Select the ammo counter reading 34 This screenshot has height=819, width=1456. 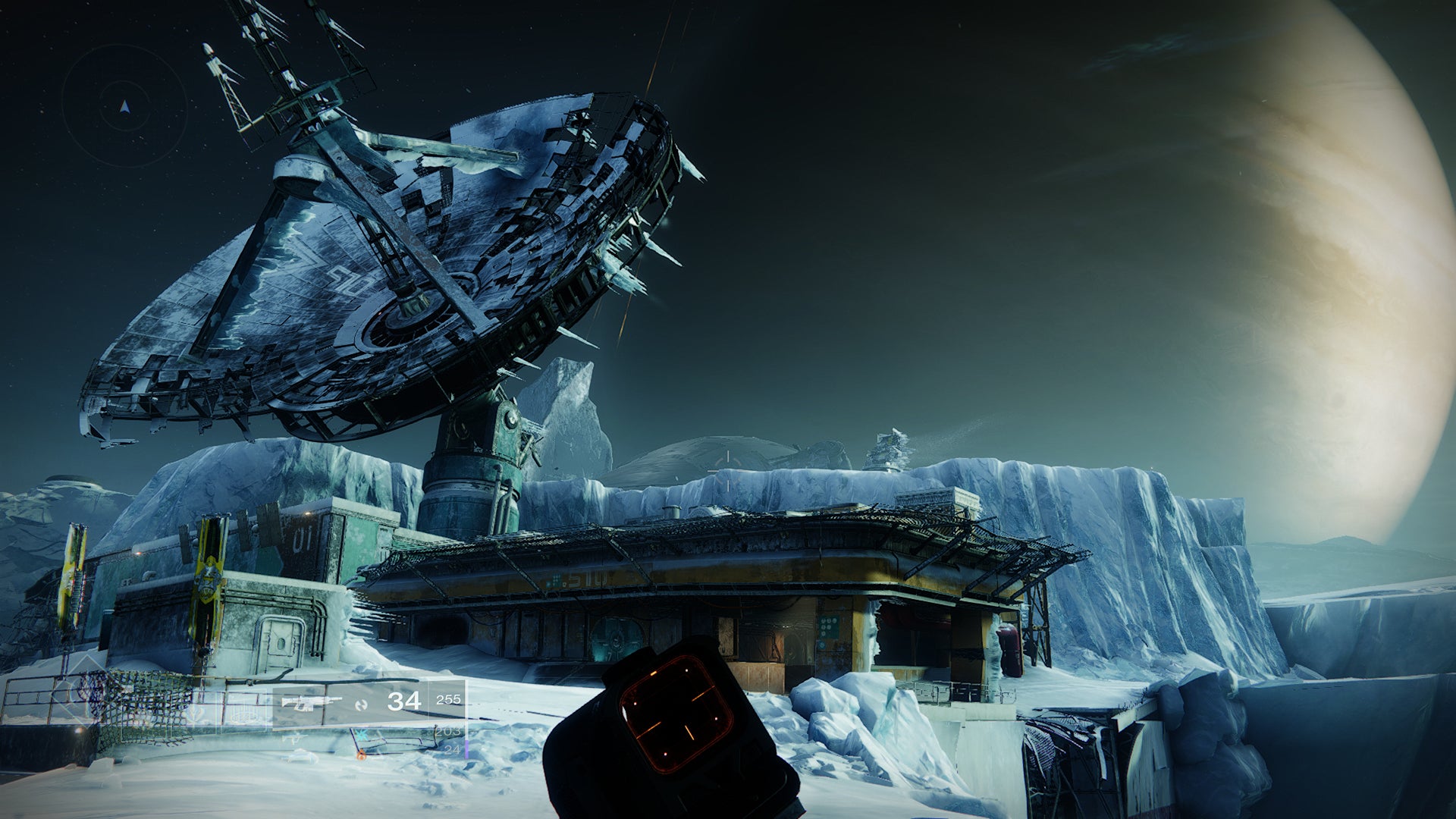coord(403,700)
